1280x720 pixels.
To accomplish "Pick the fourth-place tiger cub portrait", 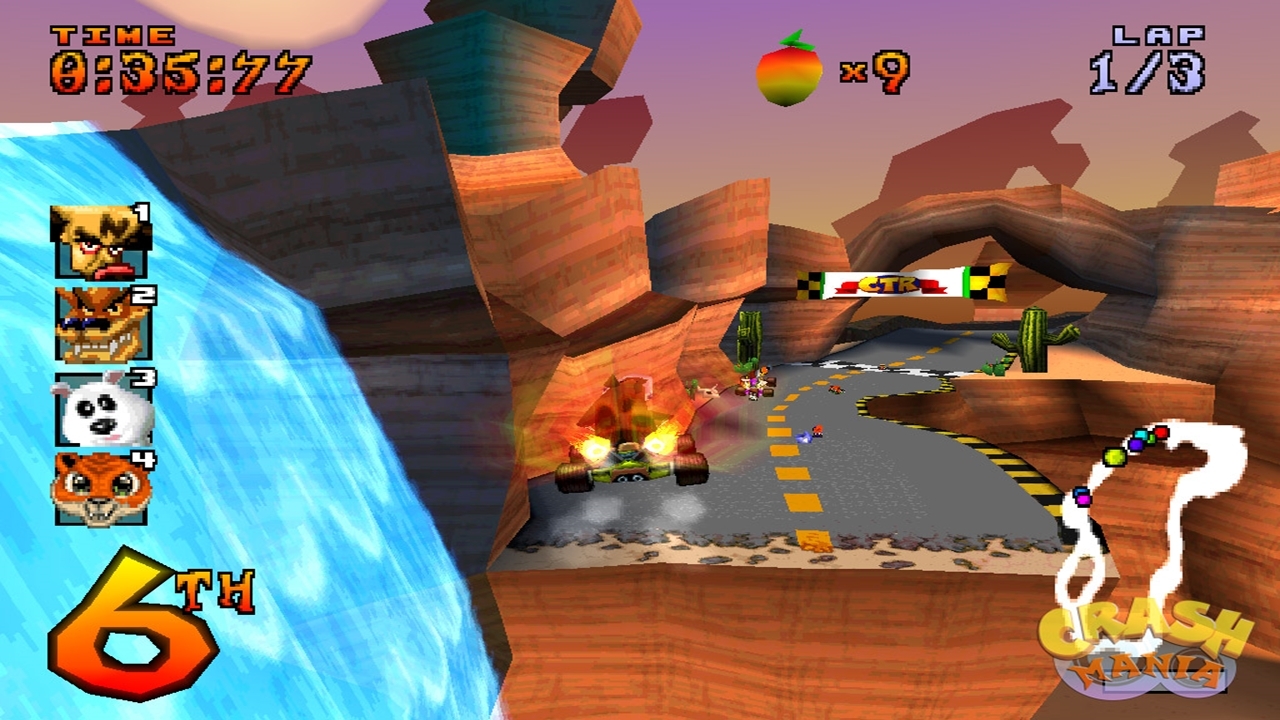I will click(x=101, y=489).
